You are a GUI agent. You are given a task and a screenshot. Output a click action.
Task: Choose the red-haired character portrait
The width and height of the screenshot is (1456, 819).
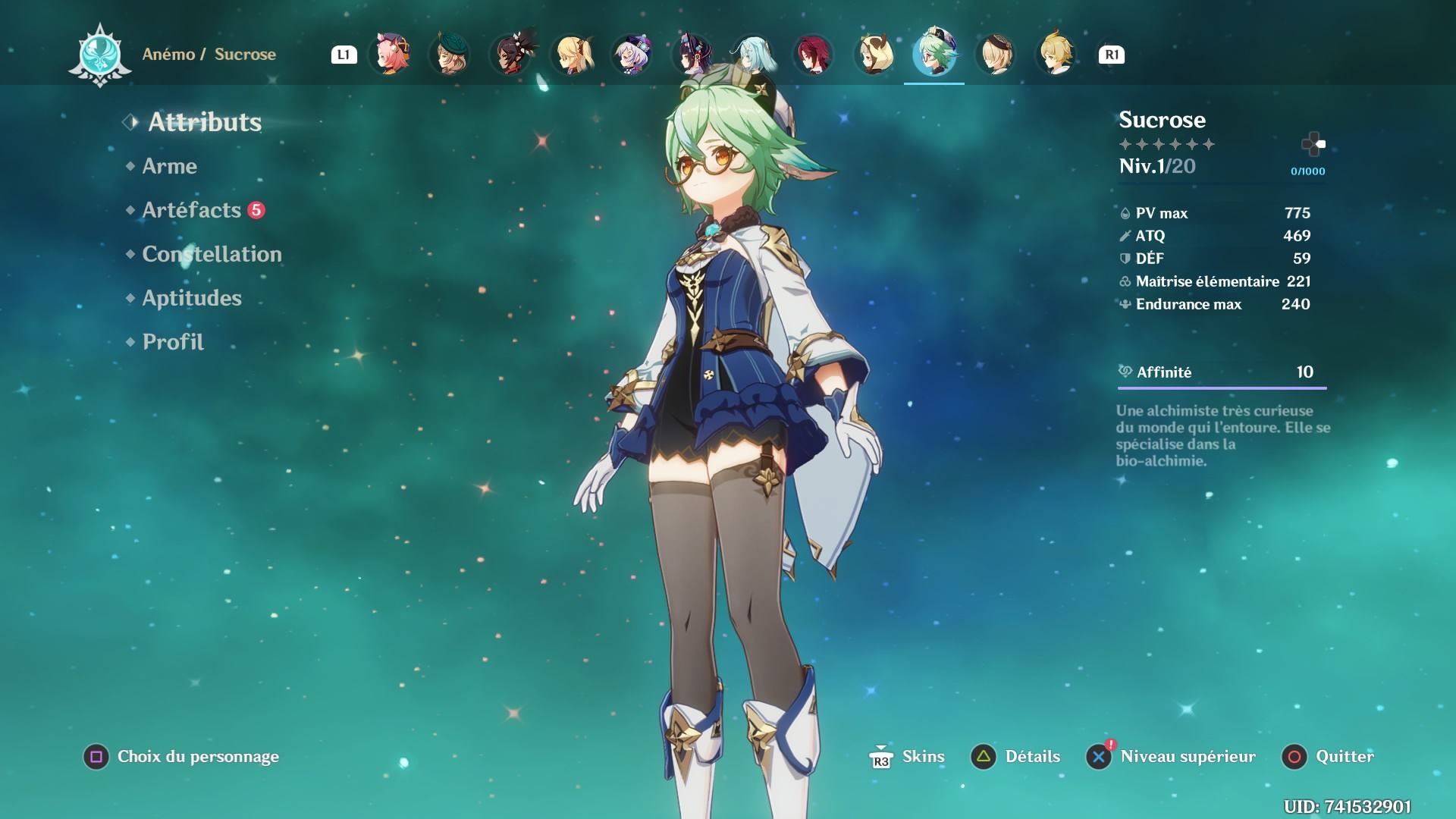pos(813,54)
